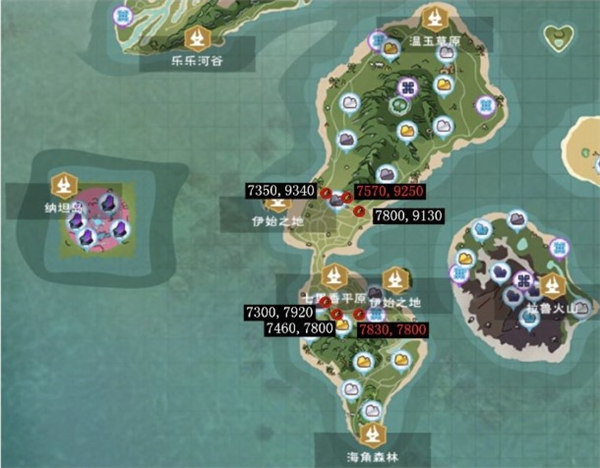Choose the 纳坦岛 teleport point marker
Screen dimensions: 600x468
pos(65,185)
